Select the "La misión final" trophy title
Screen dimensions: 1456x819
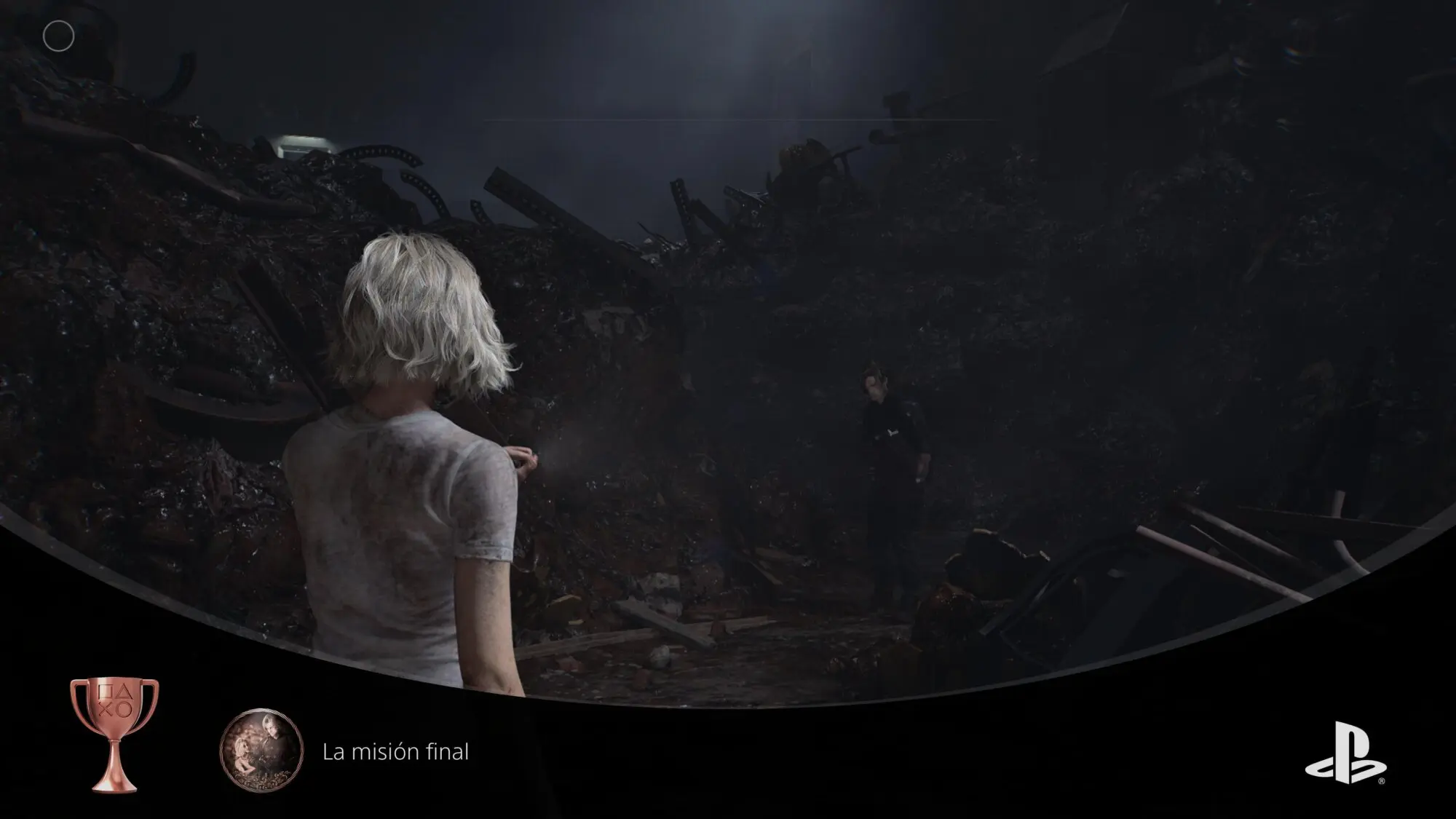395,751
